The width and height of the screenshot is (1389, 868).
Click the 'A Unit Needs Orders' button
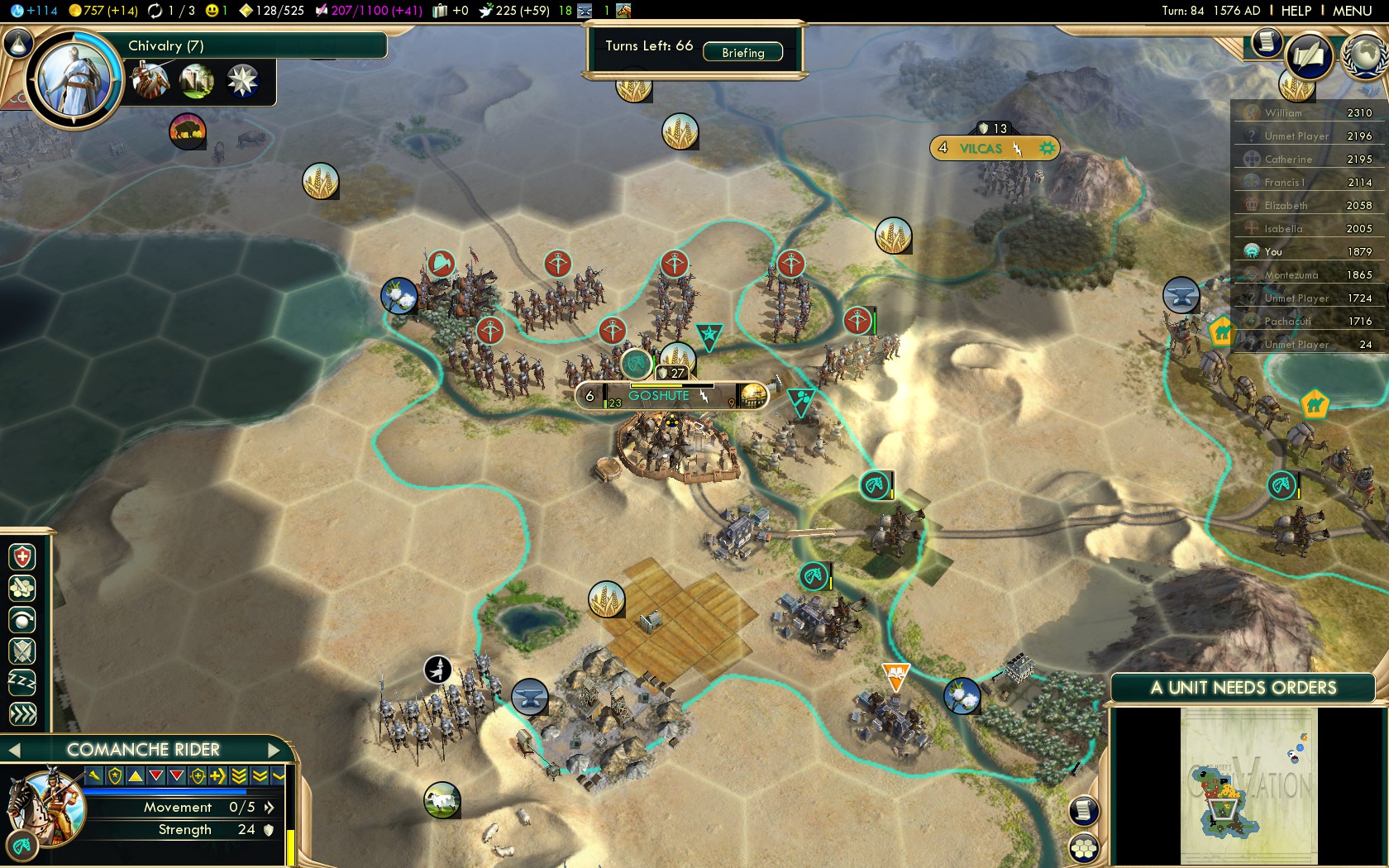coord(1243,688)
